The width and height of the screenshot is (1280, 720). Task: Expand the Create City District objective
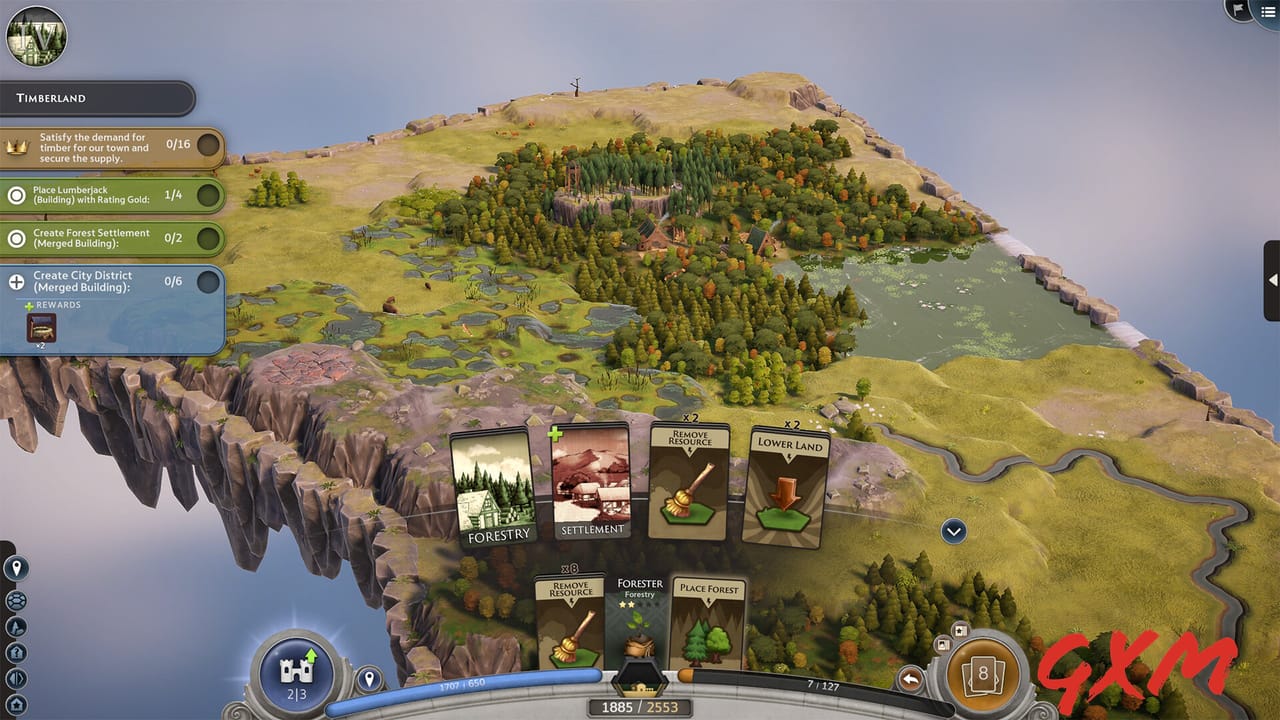[x=208, y=282]
